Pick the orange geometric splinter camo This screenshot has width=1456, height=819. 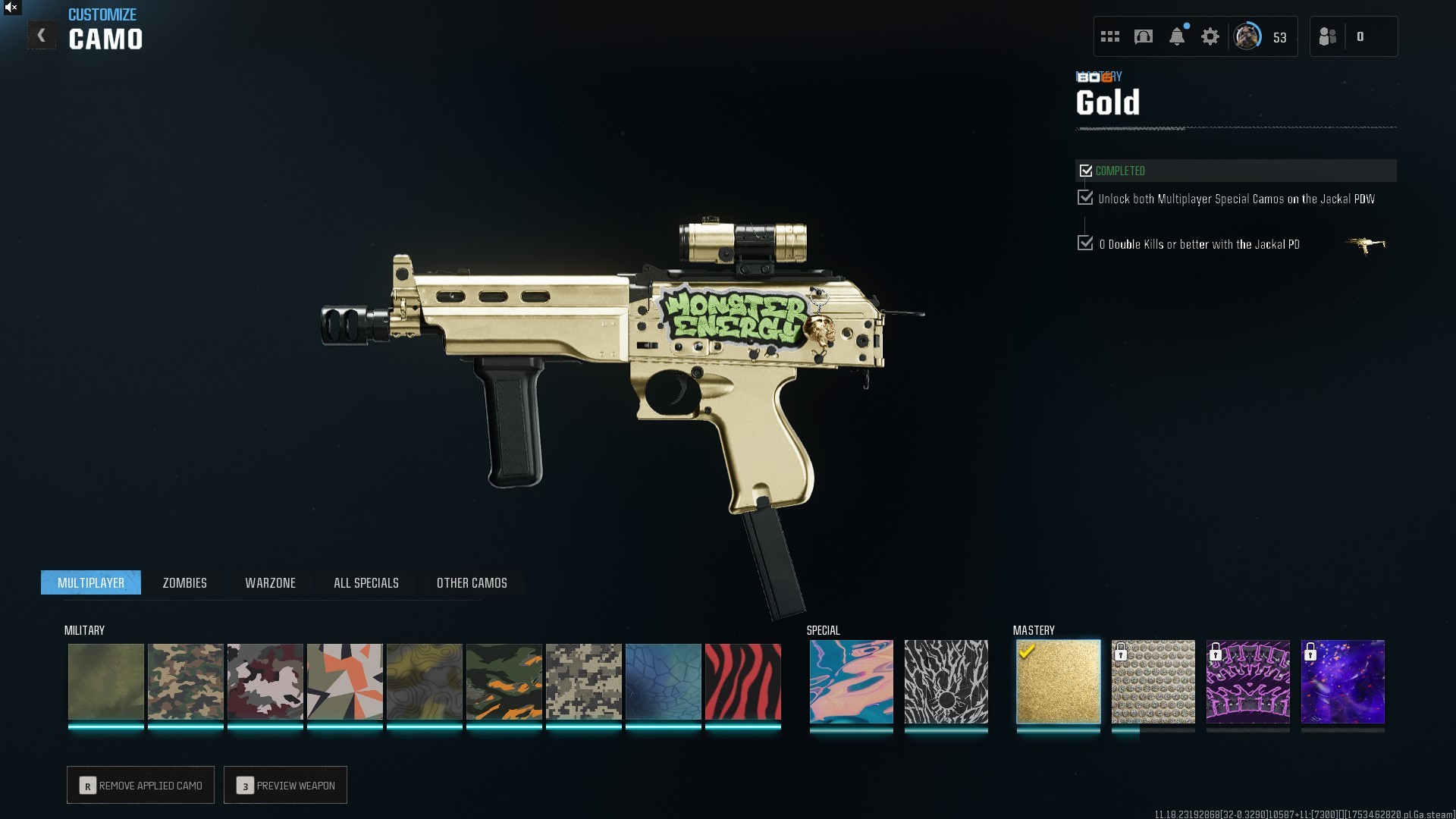344,682
